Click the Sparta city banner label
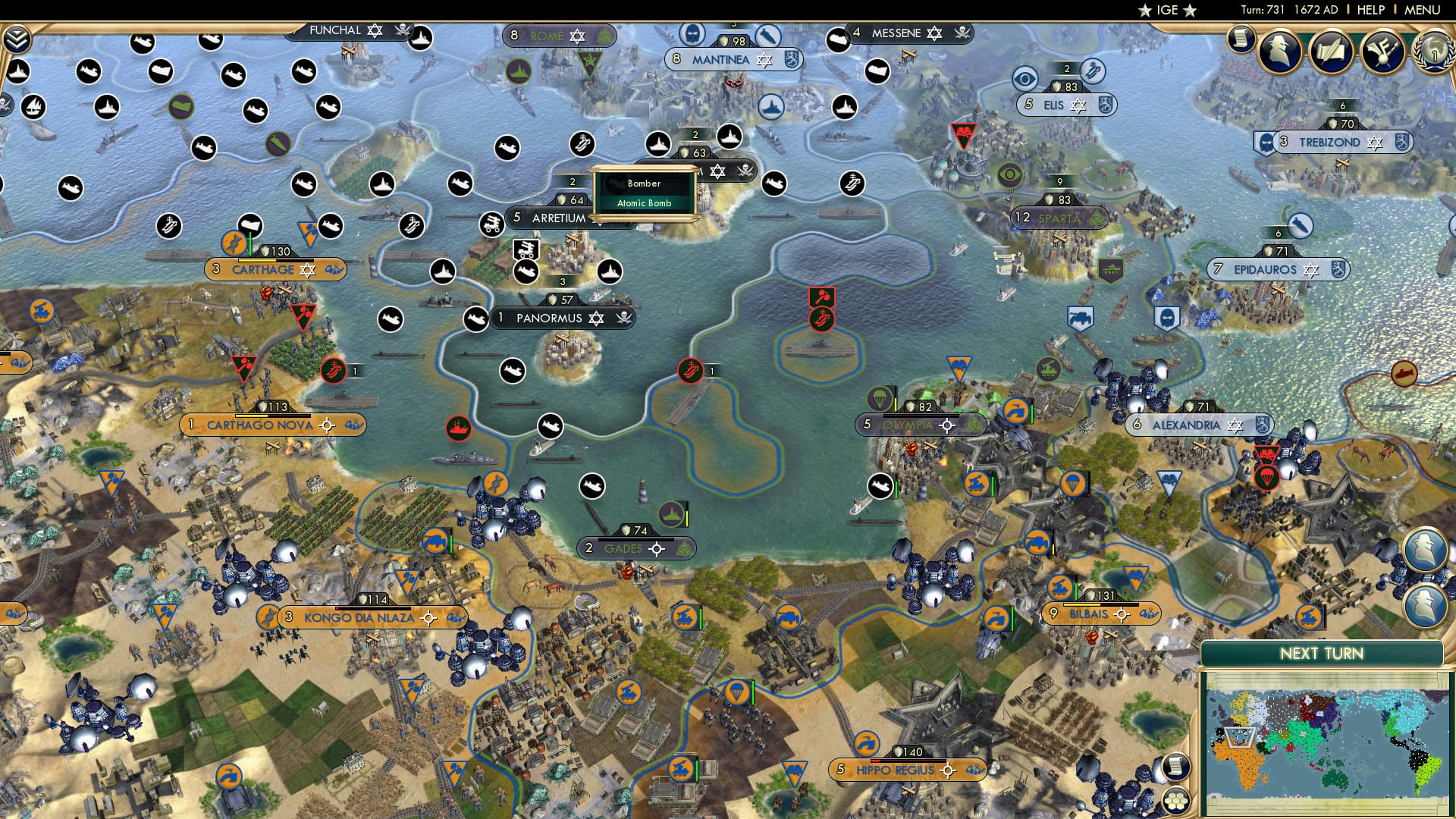Screen dimensions: 1456x819 pyautogui.click(x=1061, y=218)
